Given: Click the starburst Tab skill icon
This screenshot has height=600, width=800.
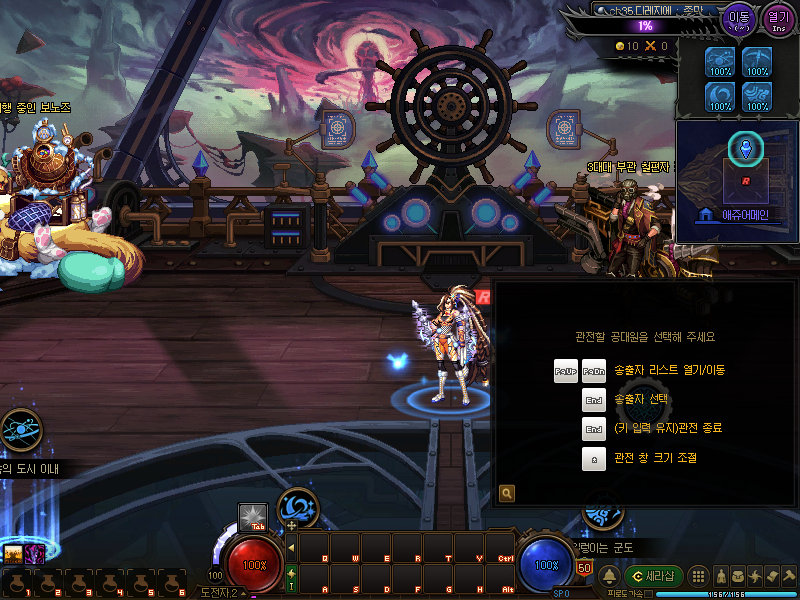Looking at the screenshot, I should (x=252, y=517).
